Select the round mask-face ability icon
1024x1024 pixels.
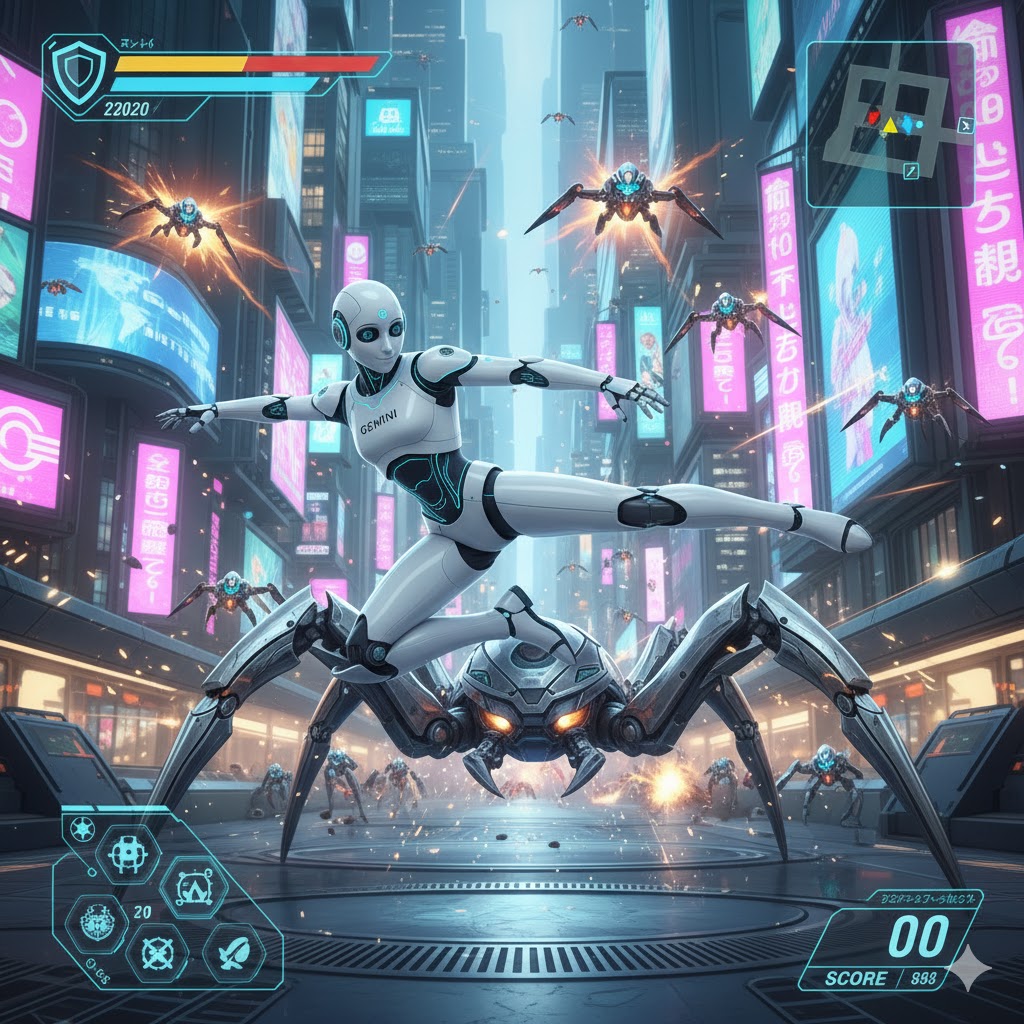point(97,923)
